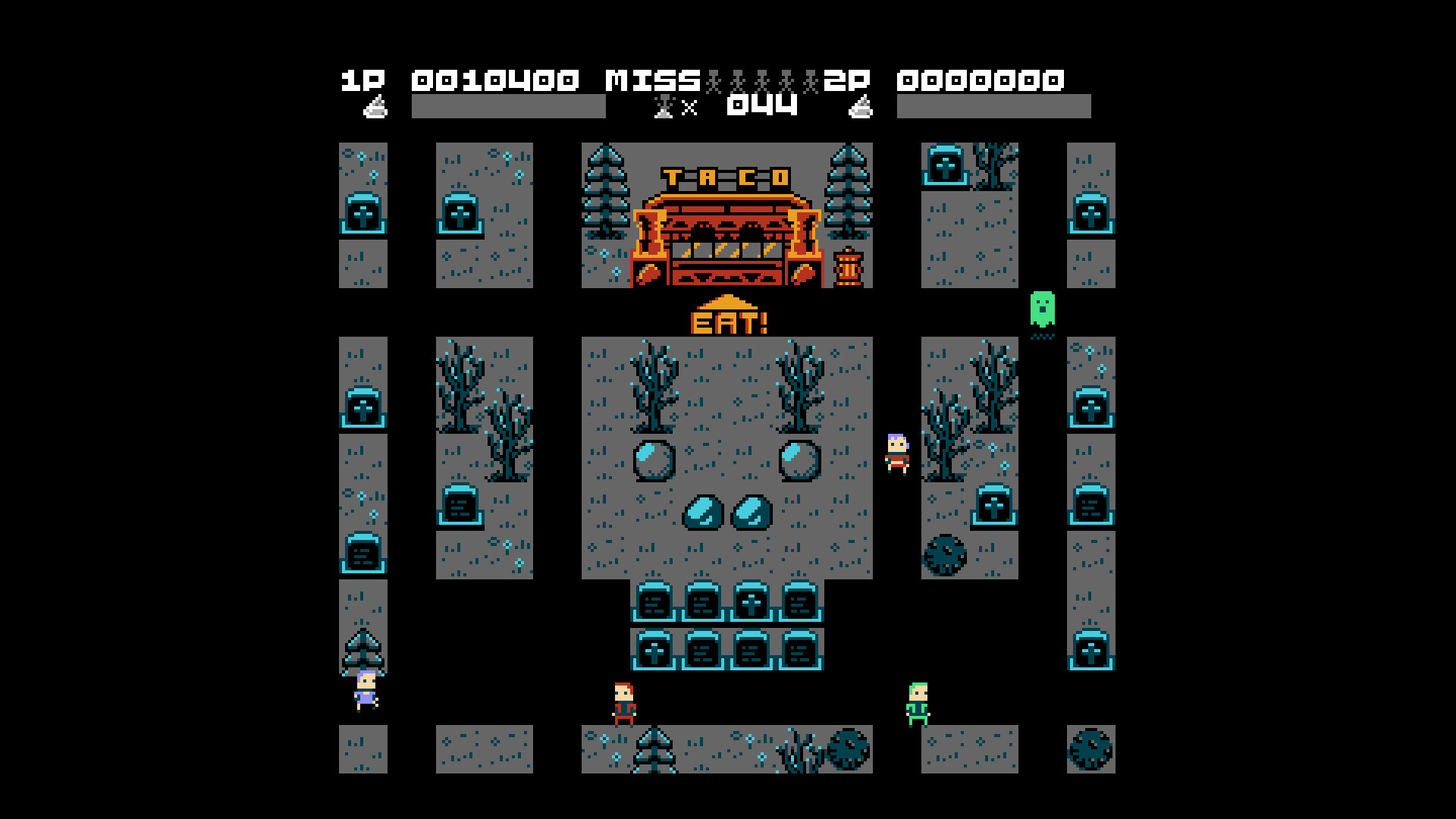The height and width of the screenshot is (819, 1456).
Task: Click the swirl icon below the 1P score
Action: [x=377, y=108]
